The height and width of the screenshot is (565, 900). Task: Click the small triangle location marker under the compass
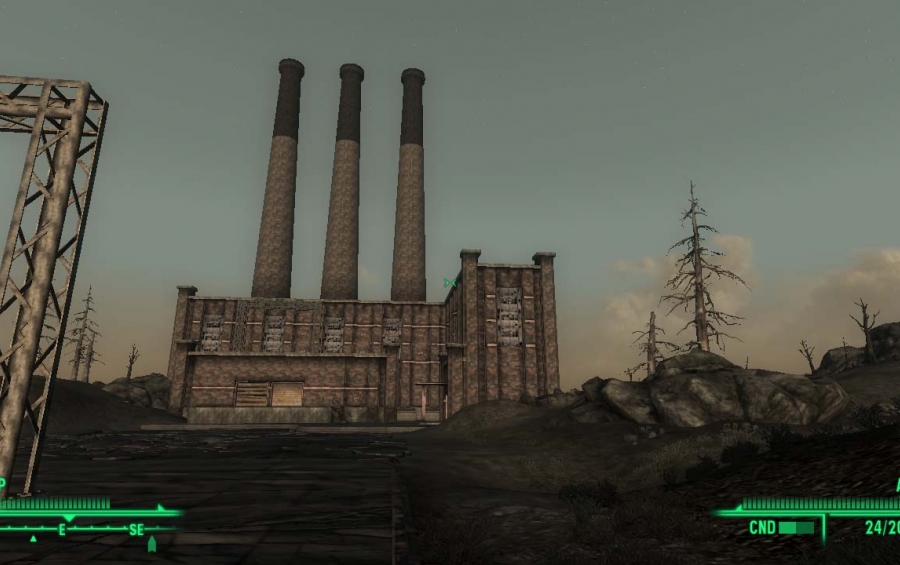coord(33,538)
